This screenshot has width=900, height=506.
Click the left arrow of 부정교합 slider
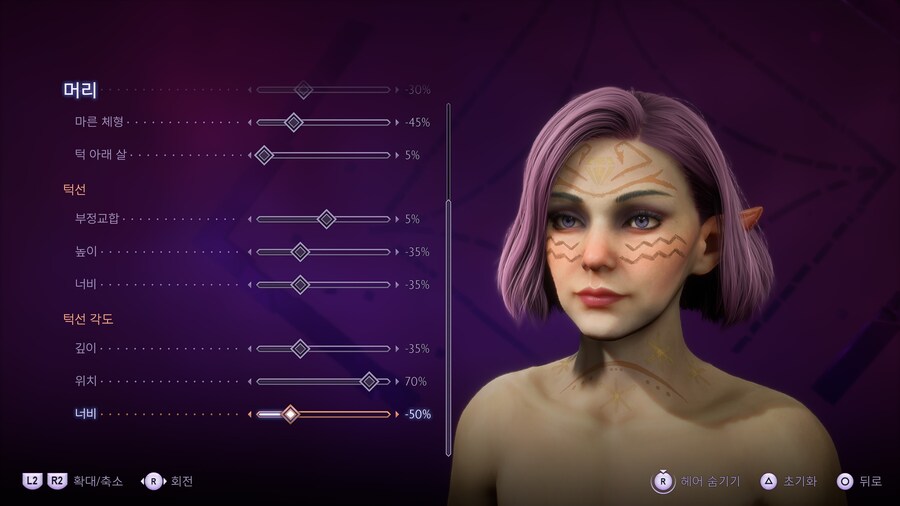(x=249, y=219)
